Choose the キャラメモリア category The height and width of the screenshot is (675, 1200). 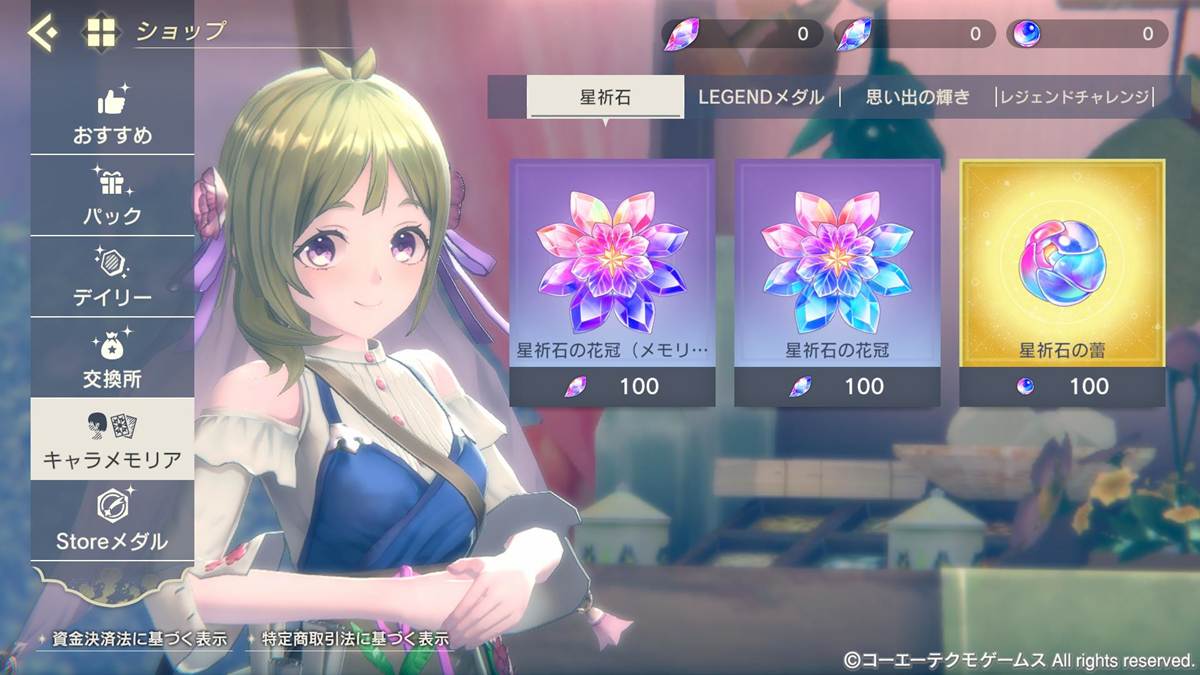(x=112, y=440)
